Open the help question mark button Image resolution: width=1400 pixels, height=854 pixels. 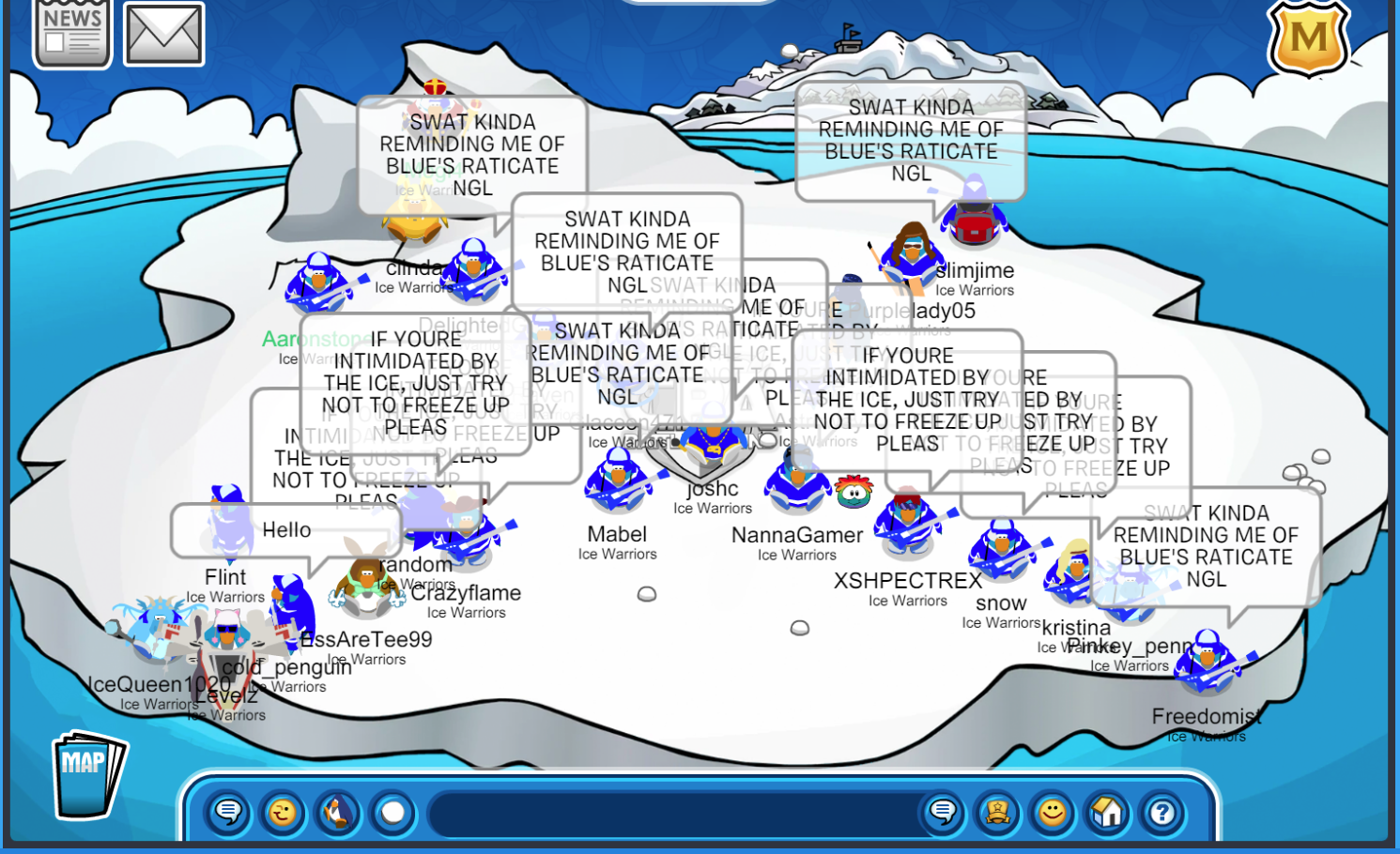1162,812
